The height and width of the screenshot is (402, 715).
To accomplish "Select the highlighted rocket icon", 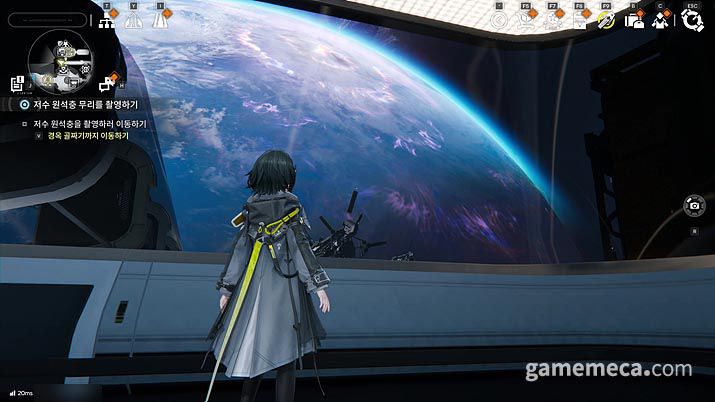I will click(604, 20).
